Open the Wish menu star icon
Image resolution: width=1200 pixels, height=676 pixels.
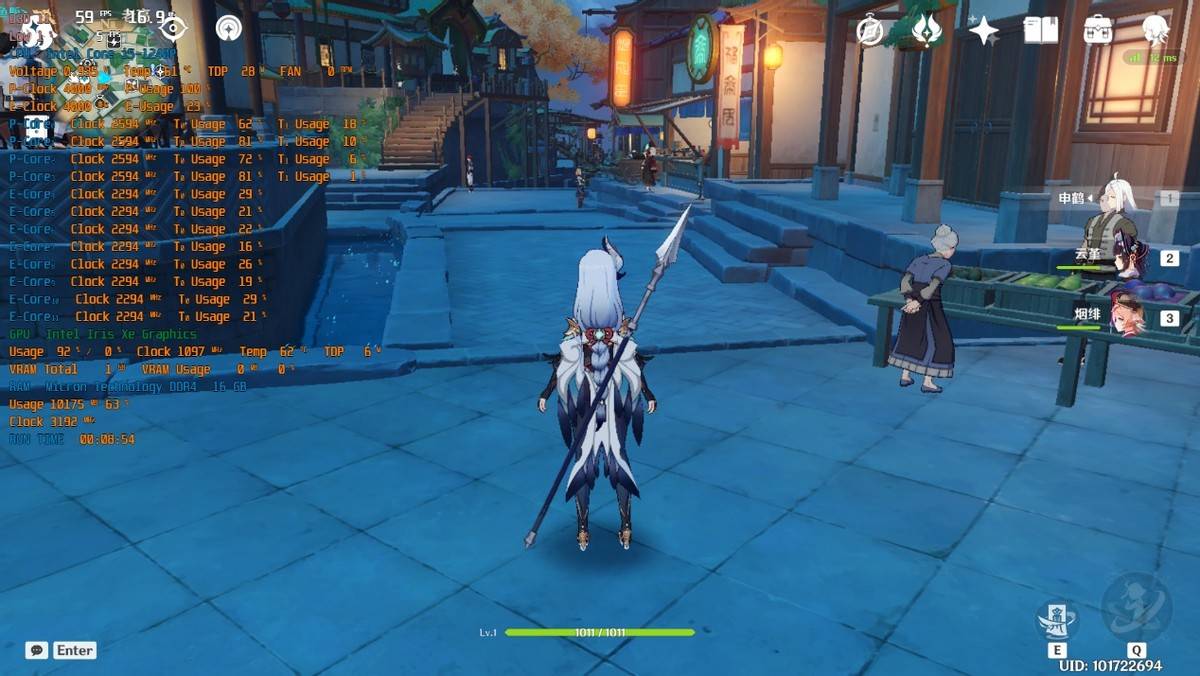click(x=984, y=31)
